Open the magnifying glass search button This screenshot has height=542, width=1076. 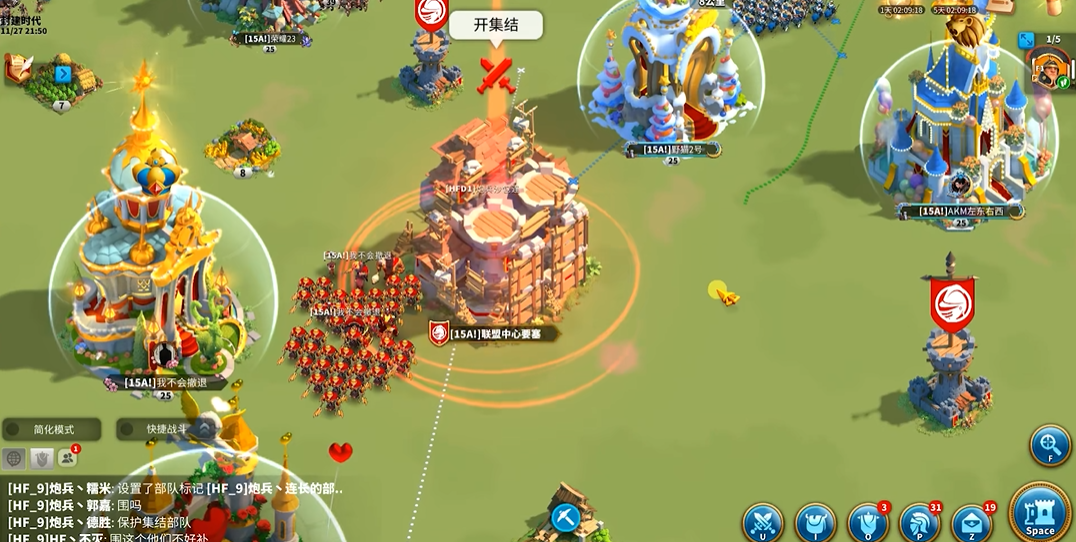(1050, 445)
